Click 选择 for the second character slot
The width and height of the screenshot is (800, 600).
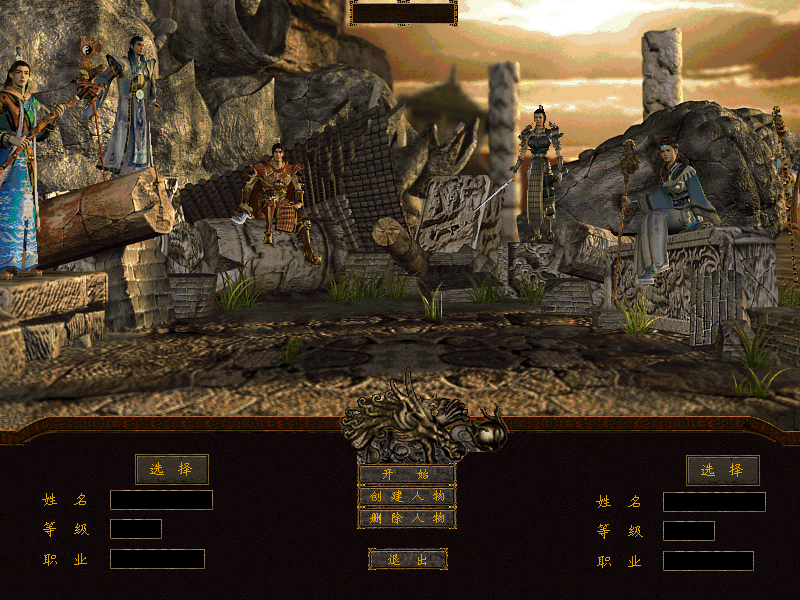click(x=722, y=470)
